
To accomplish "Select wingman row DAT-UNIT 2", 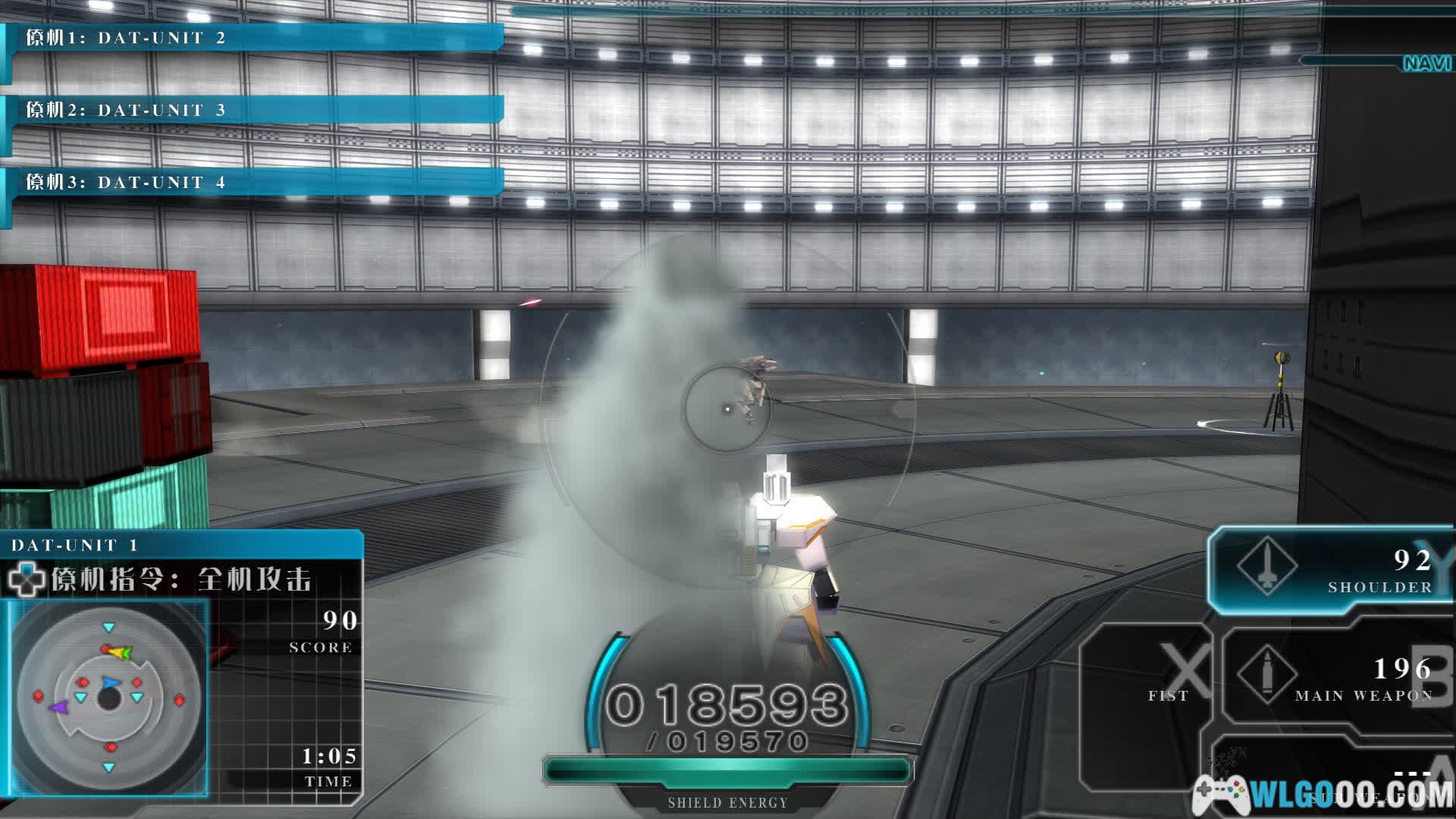I will tap(254, 38).
